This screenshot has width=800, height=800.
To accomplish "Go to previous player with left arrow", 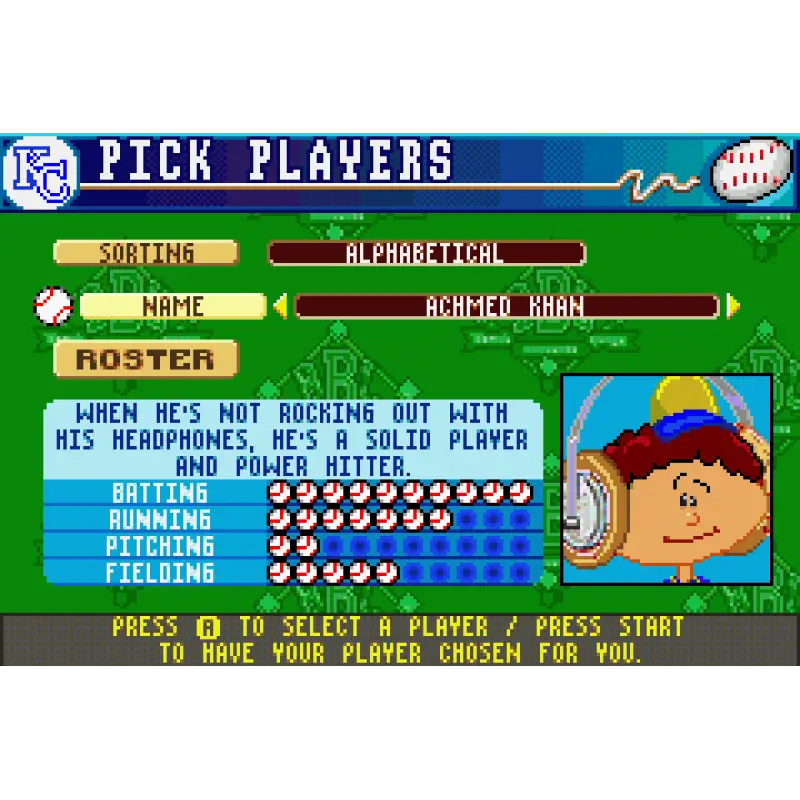I will tap(280, 306).
